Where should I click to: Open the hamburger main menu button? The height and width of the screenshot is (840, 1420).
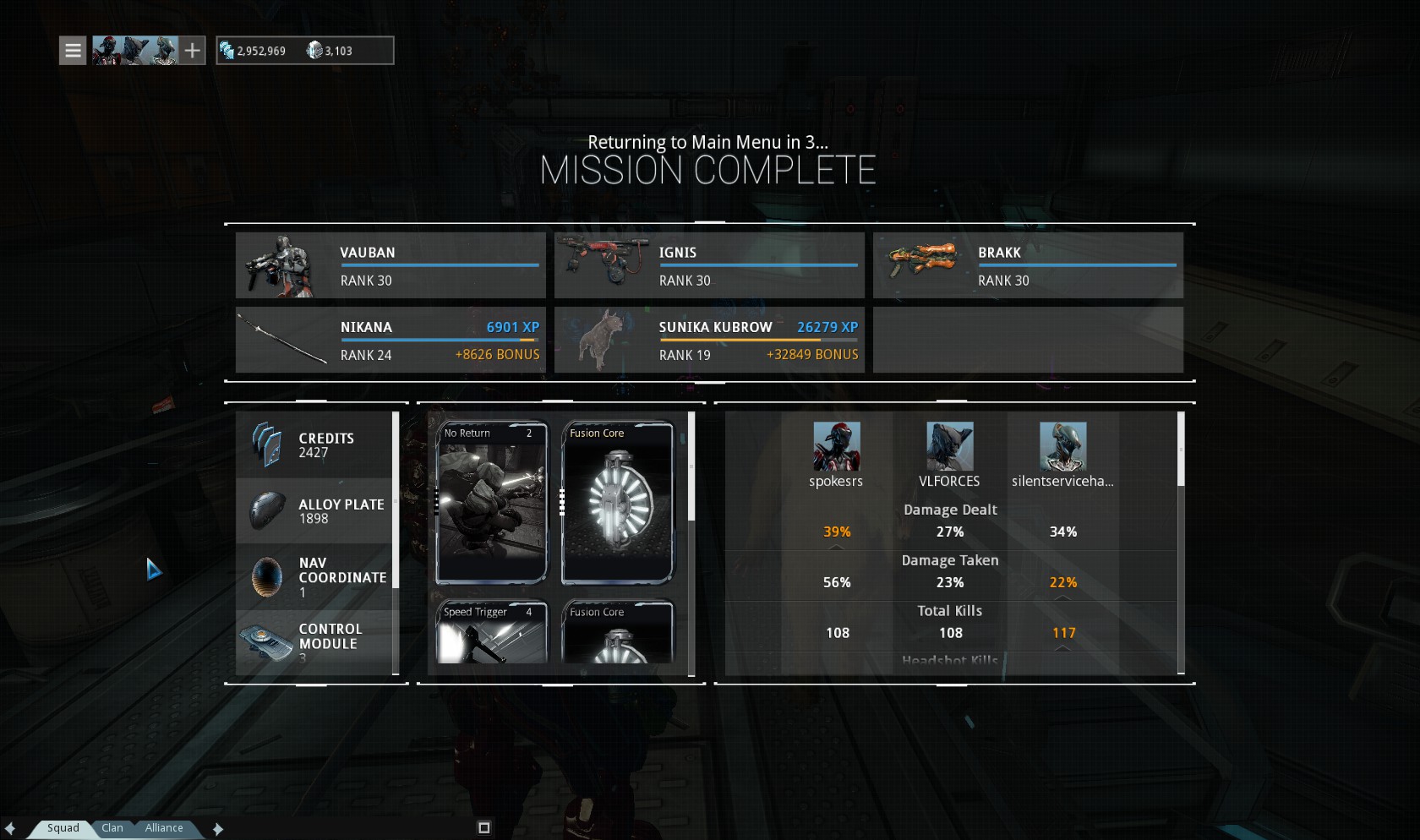(73, 51)
